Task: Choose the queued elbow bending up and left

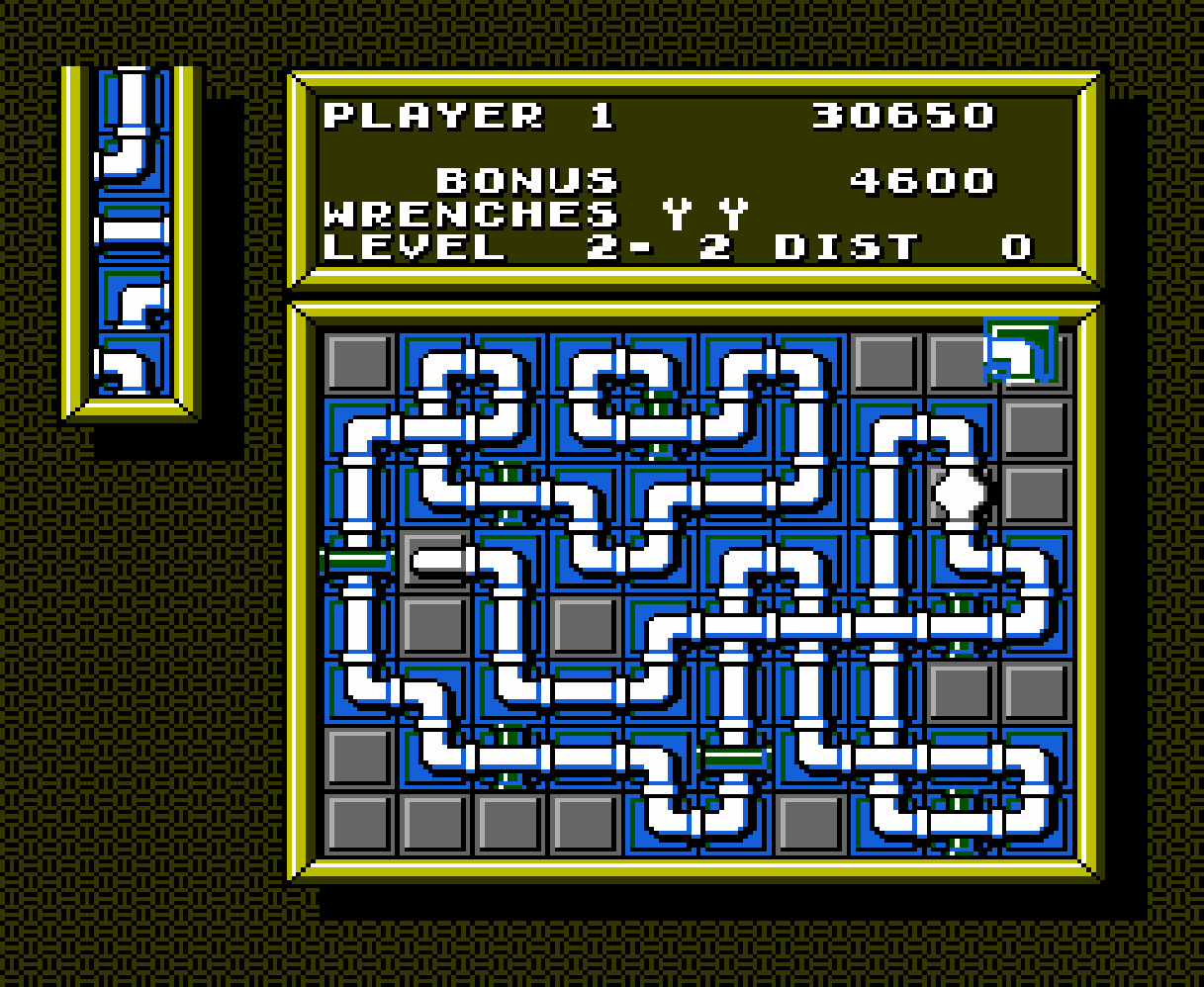Action: tap(132, 162)
